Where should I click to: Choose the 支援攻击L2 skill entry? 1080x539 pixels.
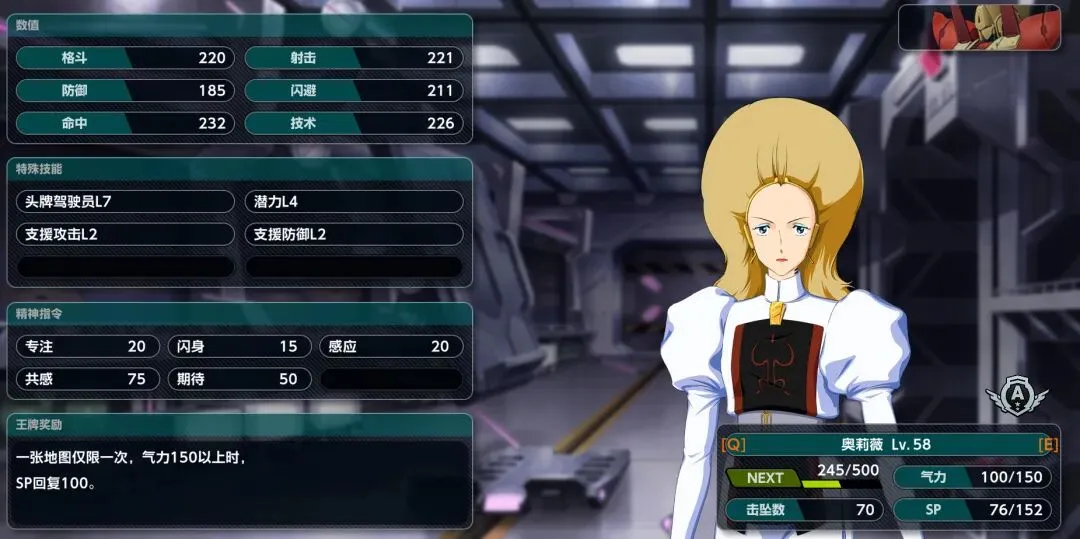126,234
